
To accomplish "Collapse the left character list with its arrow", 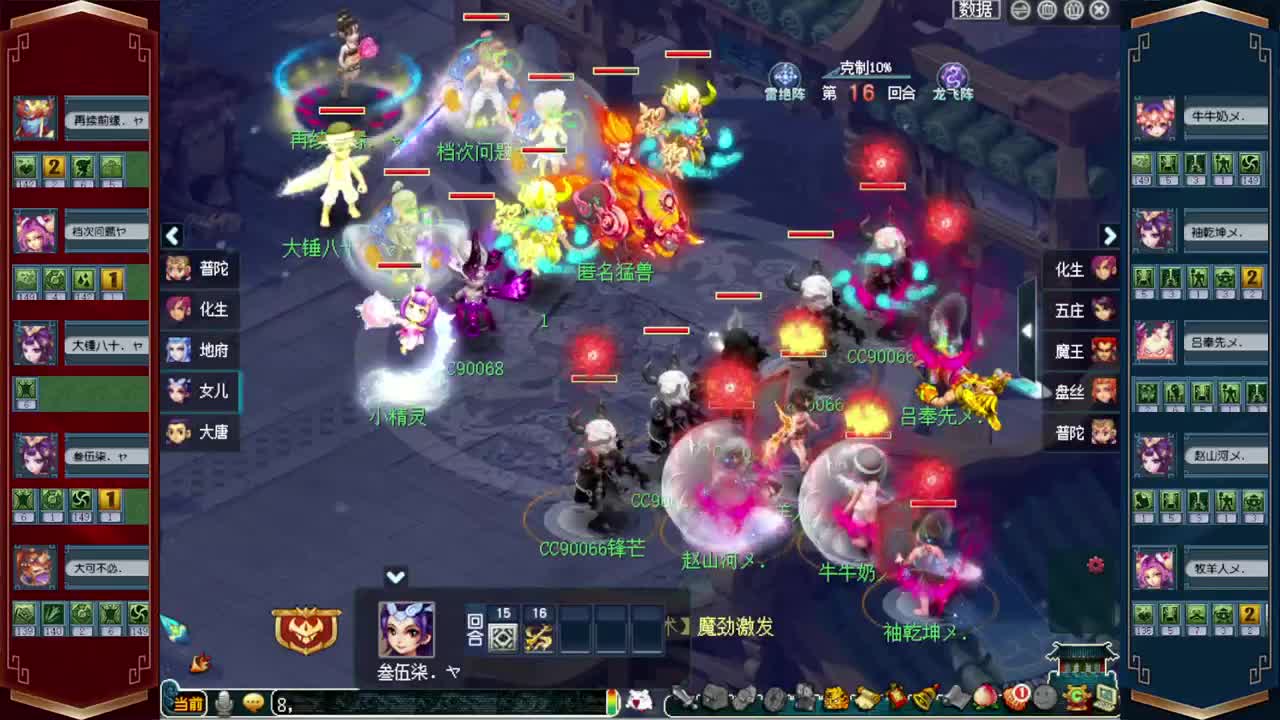I will click(x=172, y=236).
